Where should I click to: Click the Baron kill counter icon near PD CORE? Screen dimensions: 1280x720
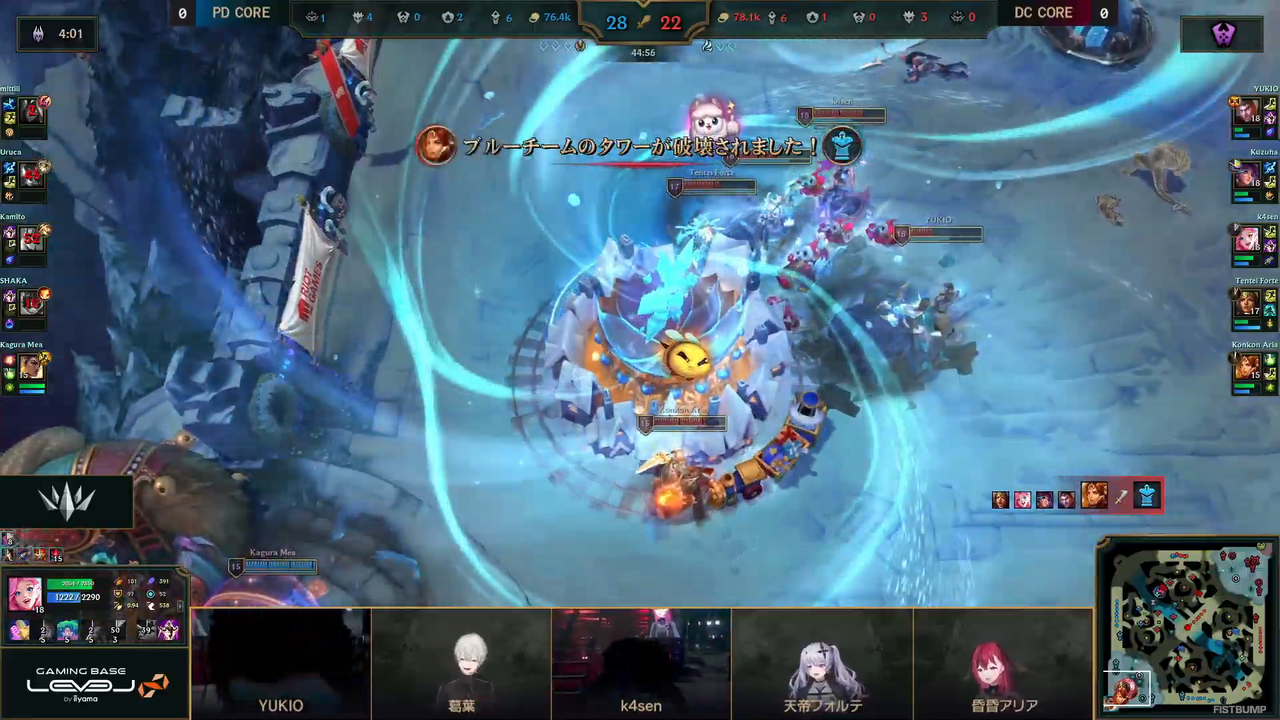pos(312,16)
